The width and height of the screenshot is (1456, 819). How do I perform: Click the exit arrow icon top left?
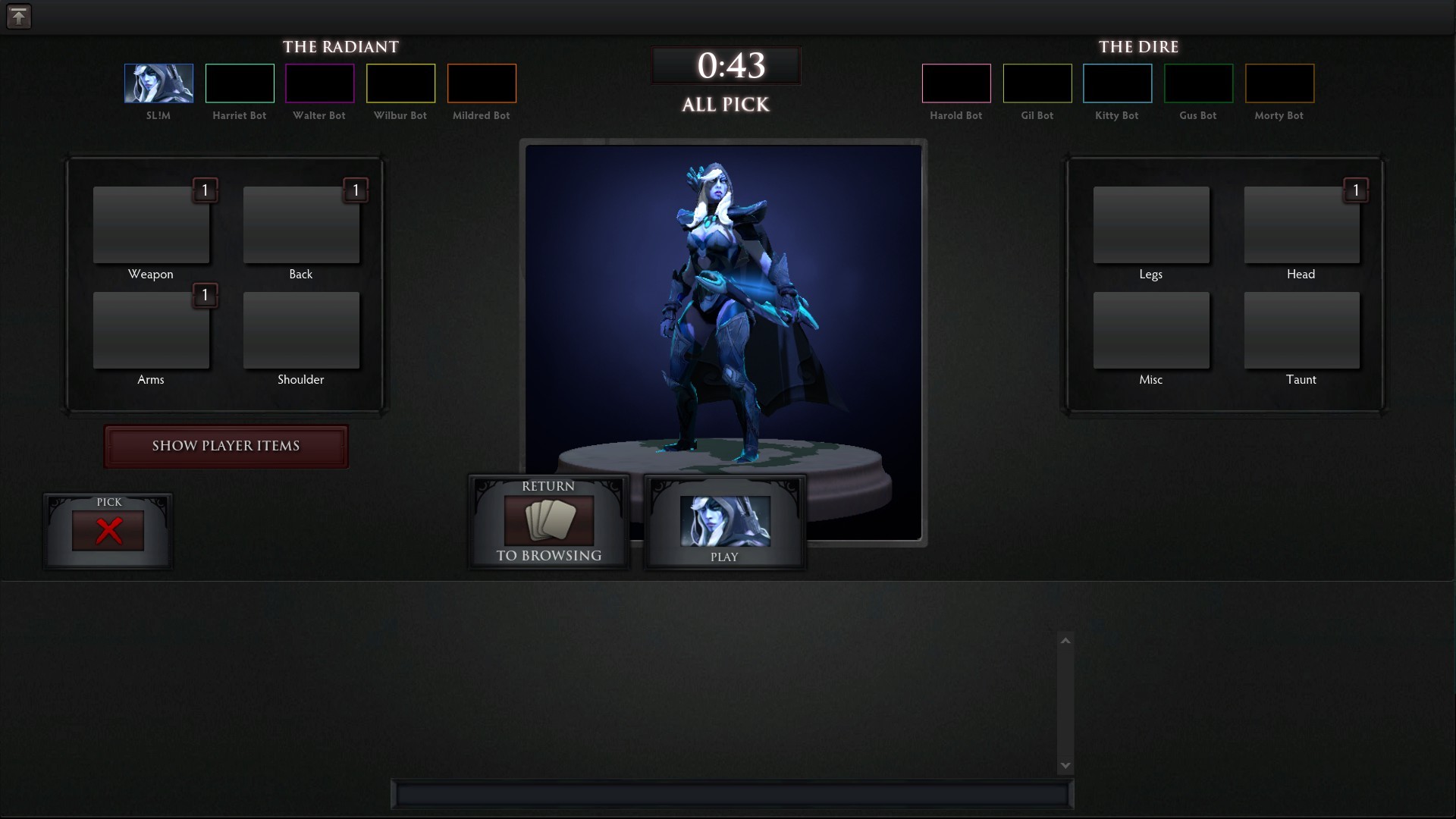[19, 16]
